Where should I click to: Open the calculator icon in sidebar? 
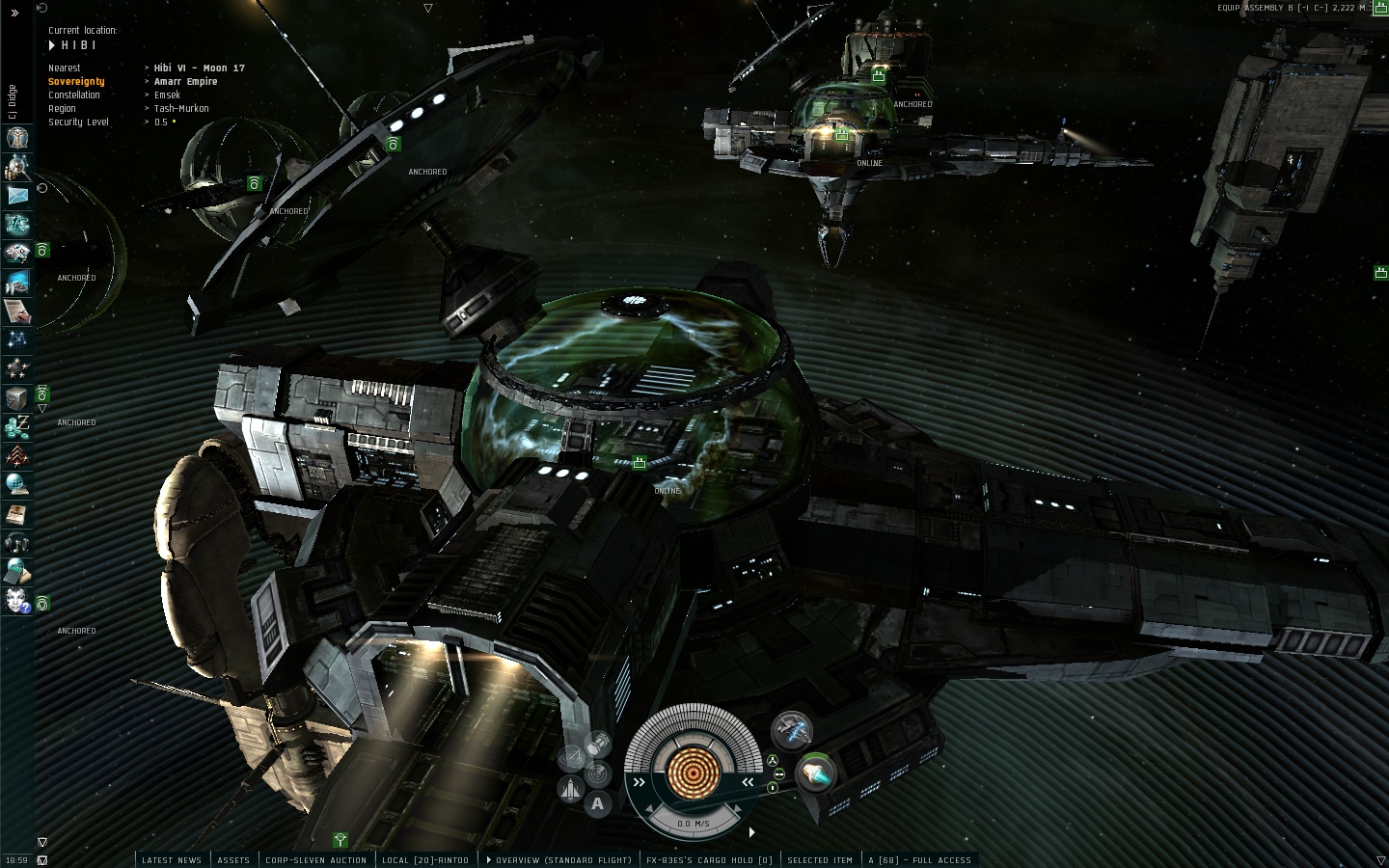(17, 571)
